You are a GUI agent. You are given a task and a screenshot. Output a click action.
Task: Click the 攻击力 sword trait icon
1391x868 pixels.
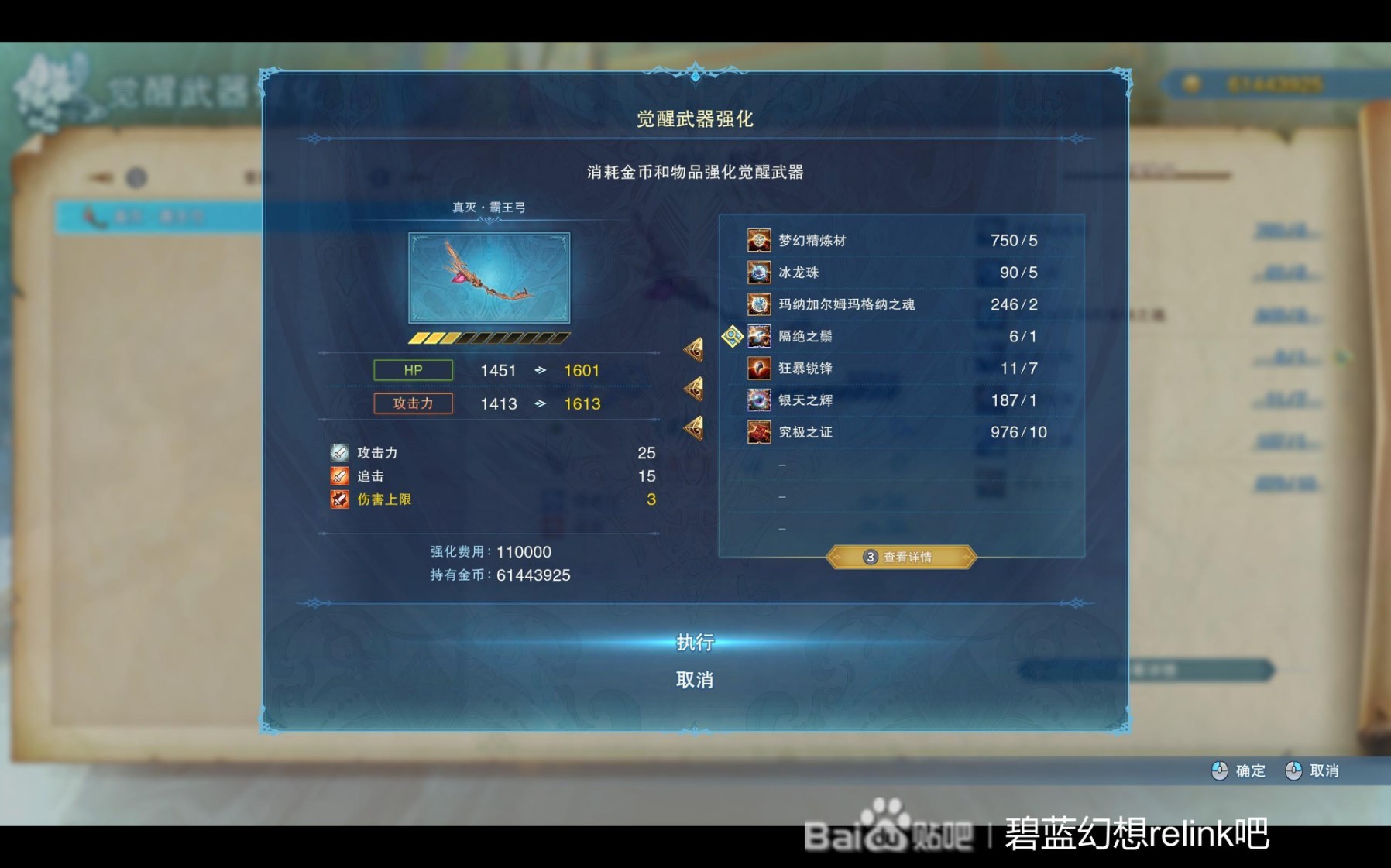pos(338,452)
